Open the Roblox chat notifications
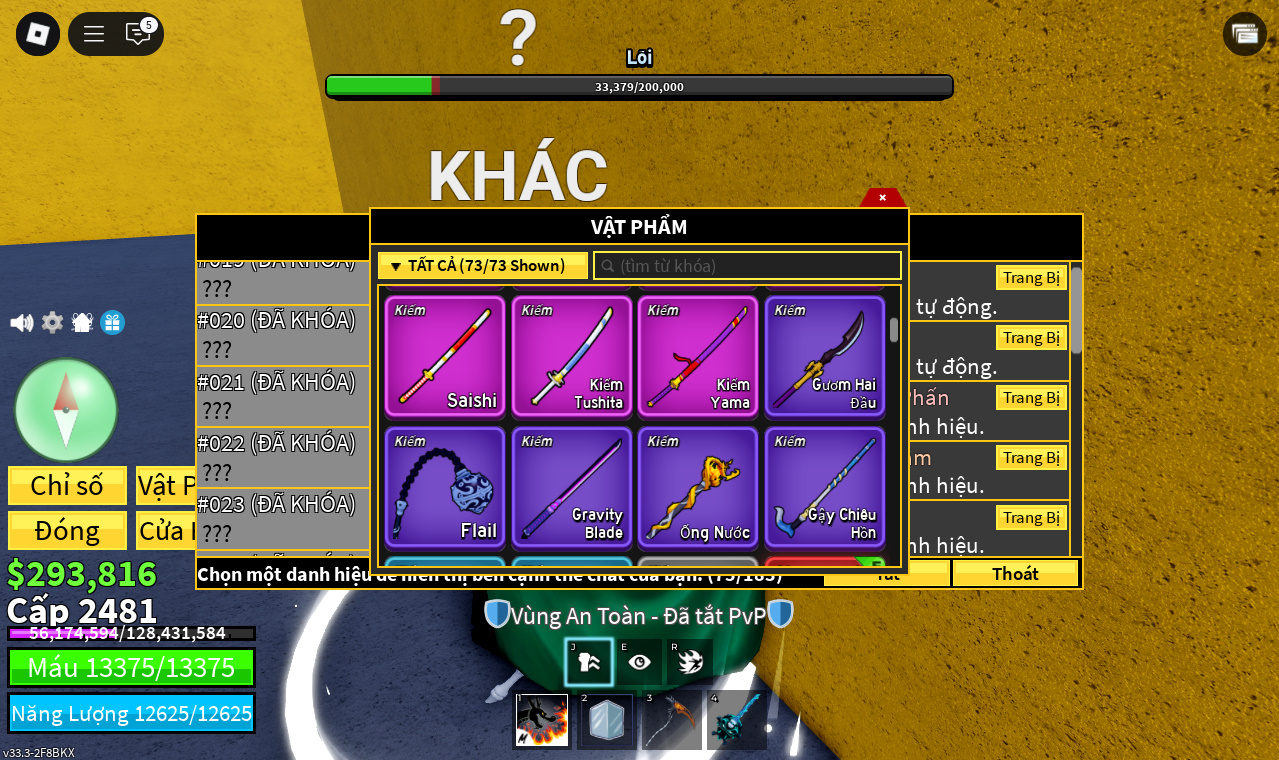The image size is (1279, 760). (138, 34)
